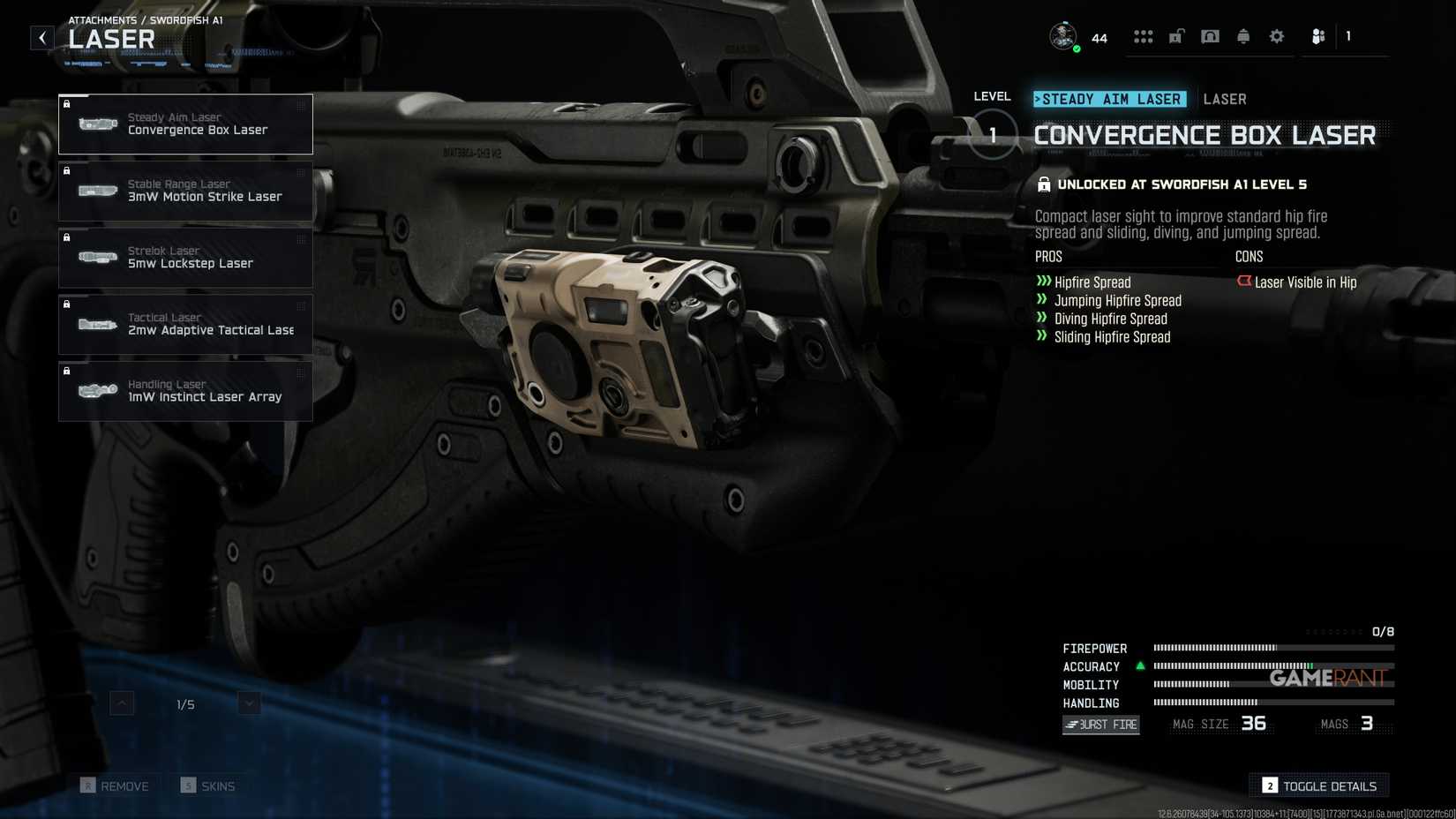Open the photo mode camera icon
1456x819 pixels.
point(1210,36)
